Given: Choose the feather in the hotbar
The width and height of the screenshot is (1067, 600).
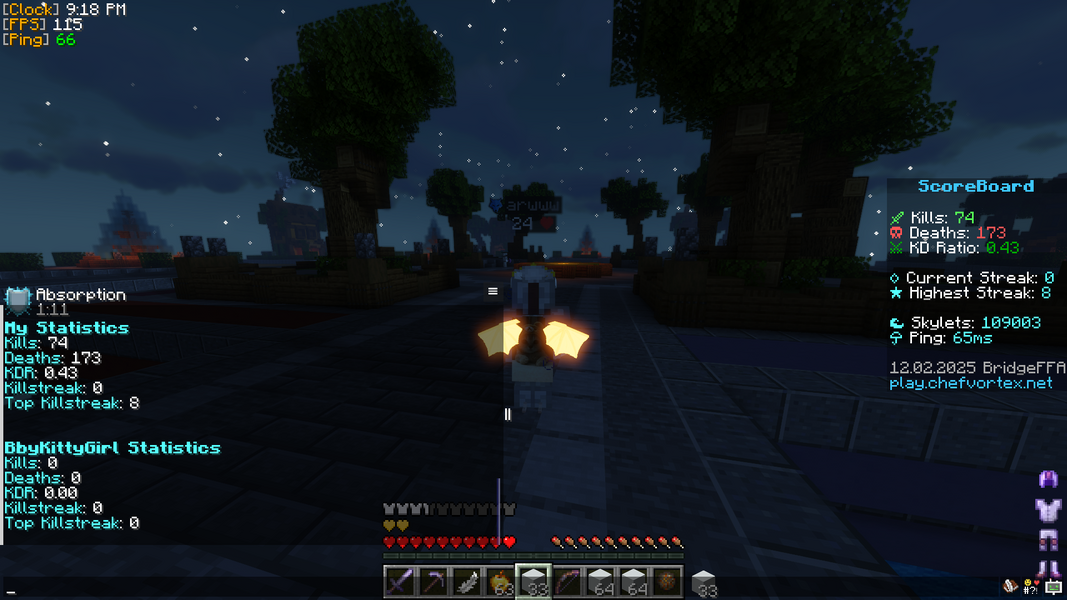Looking at the screenshot, I should (x=466, y=581).
